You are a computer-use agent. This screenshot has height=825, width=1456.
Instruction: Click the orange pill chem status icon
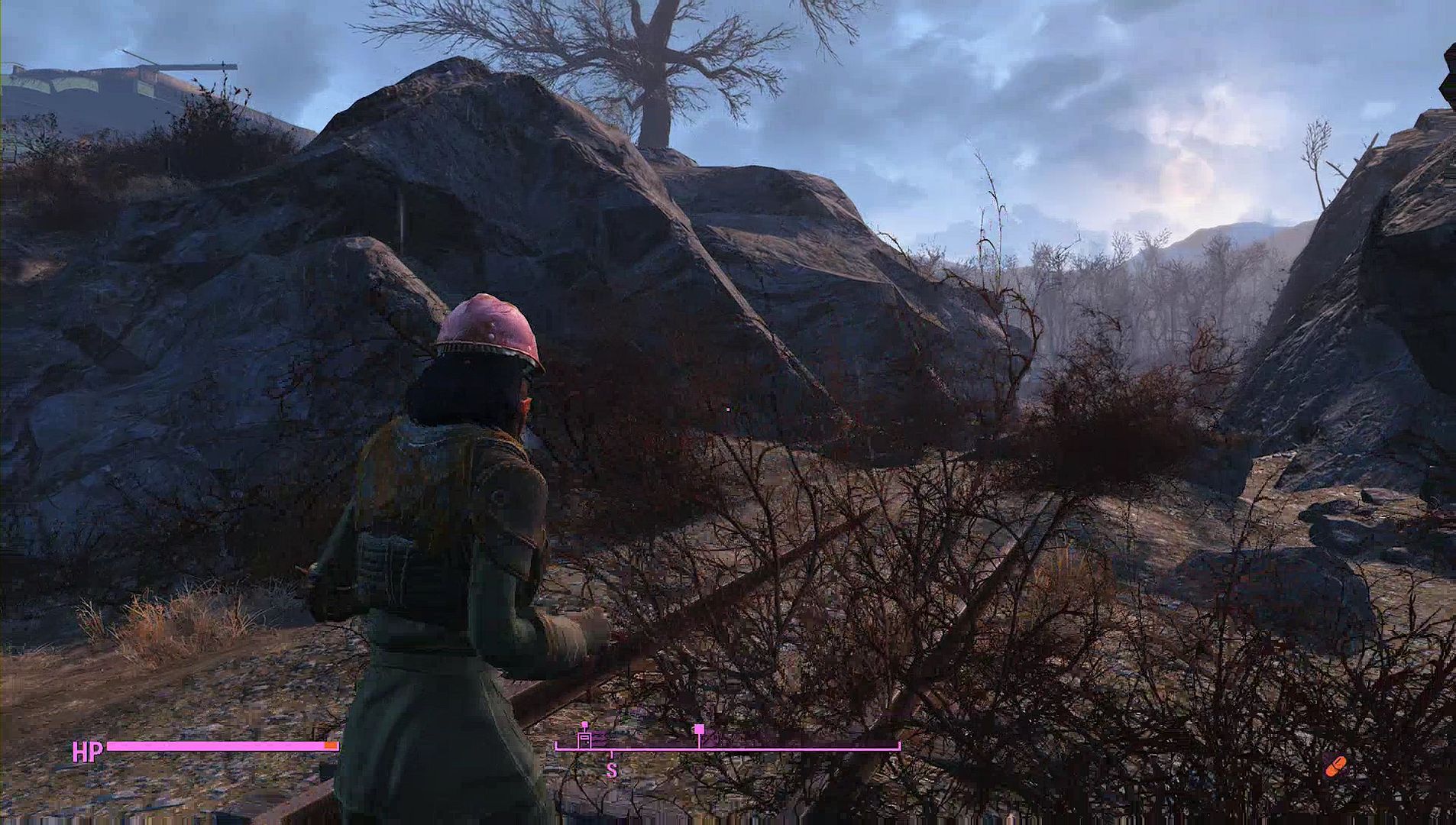1336,765
